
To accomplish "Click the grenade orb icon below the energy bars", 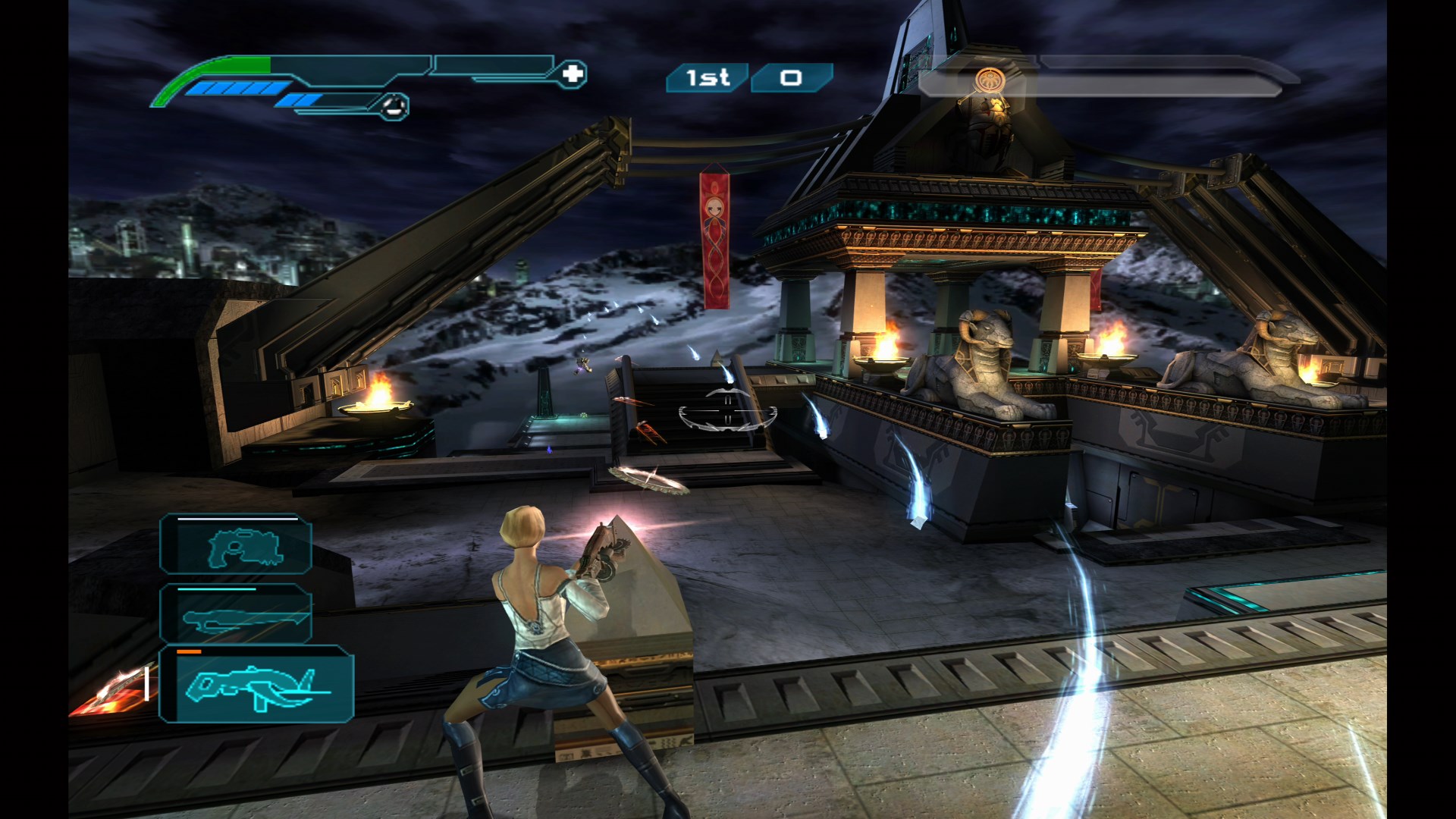I will coord(394,107).
